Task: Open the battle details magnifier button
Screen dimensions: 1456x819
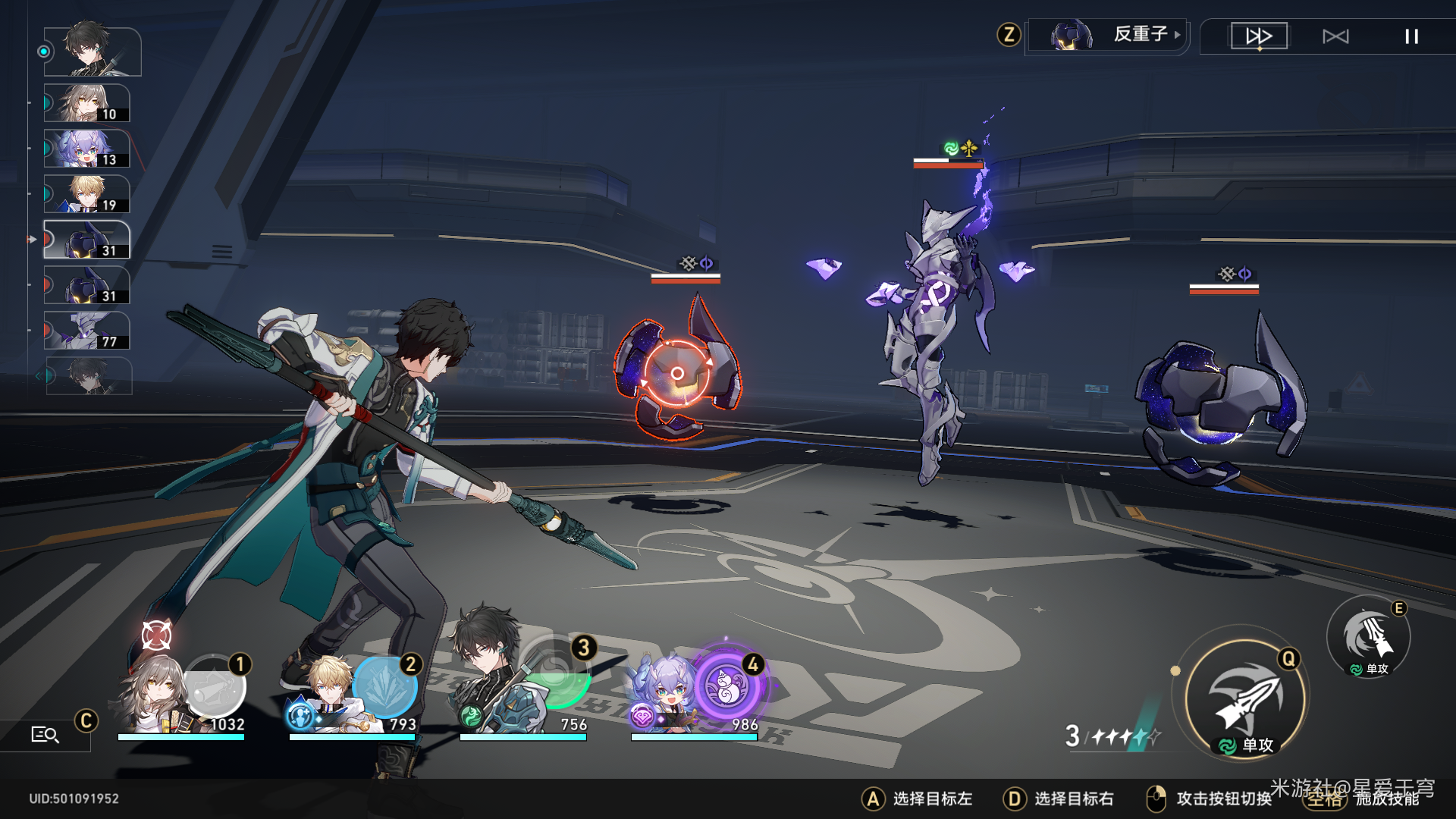Action: pos(45,734)
